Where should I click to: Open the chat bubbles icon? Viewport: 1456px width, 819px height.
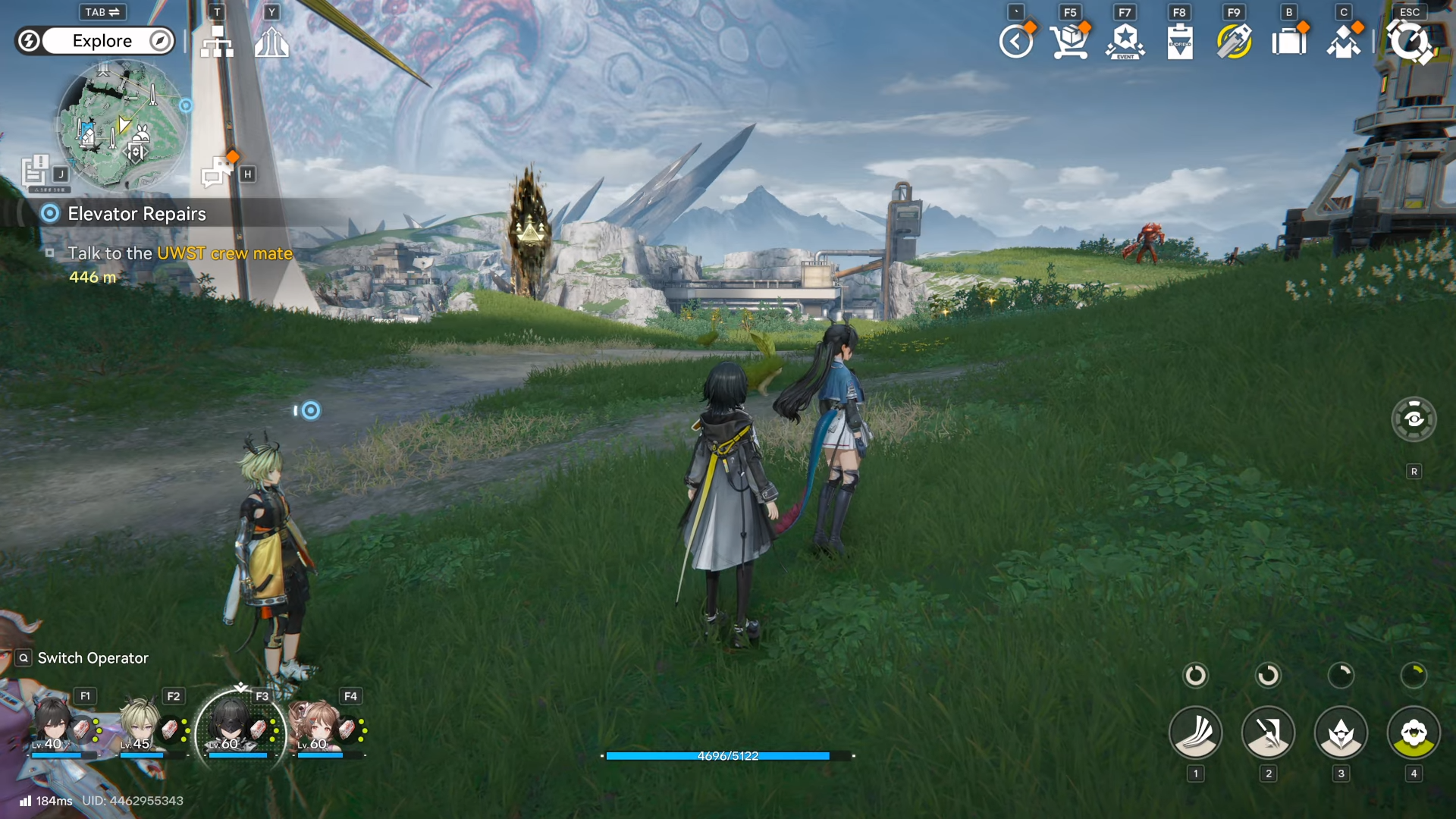[218, 170]
